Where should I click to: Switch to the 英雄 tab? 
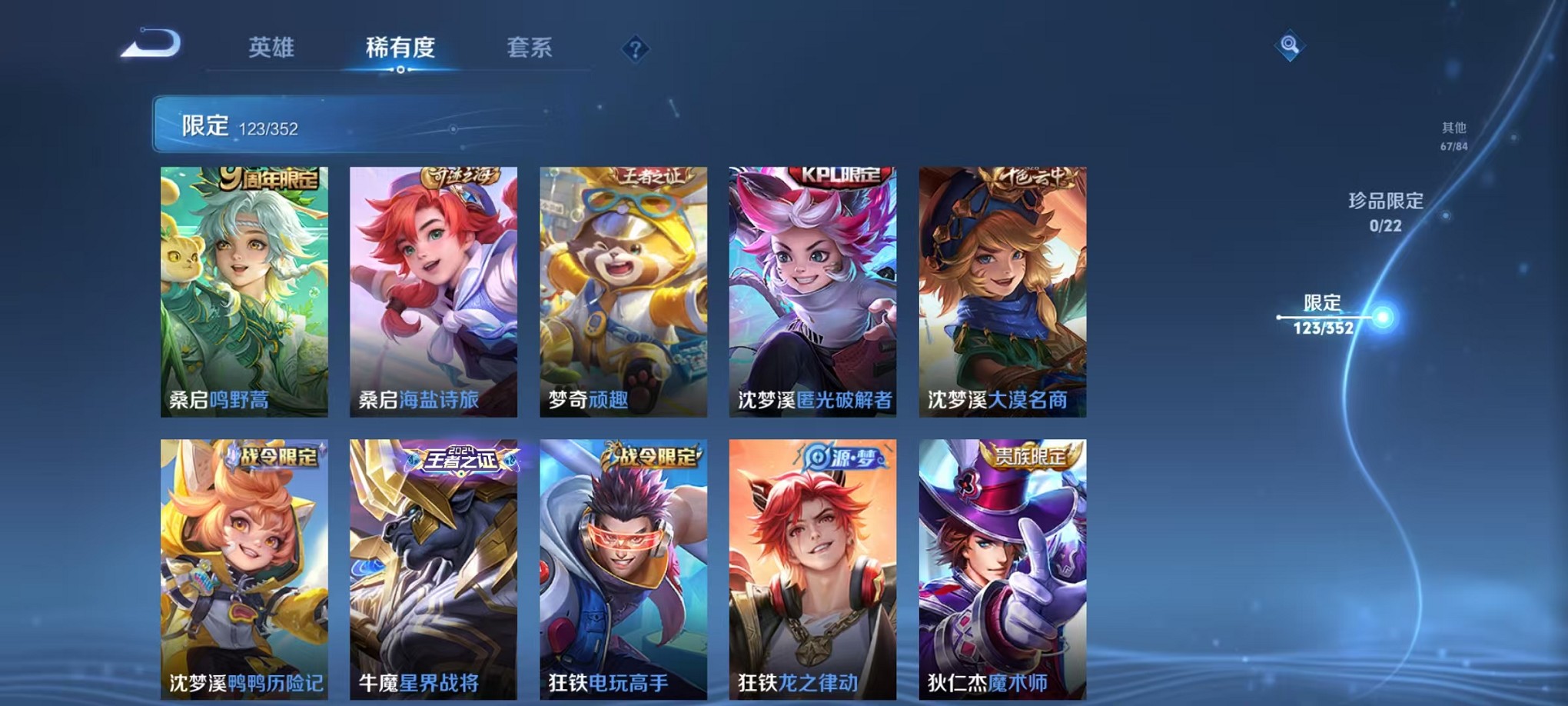pos(271,48)
